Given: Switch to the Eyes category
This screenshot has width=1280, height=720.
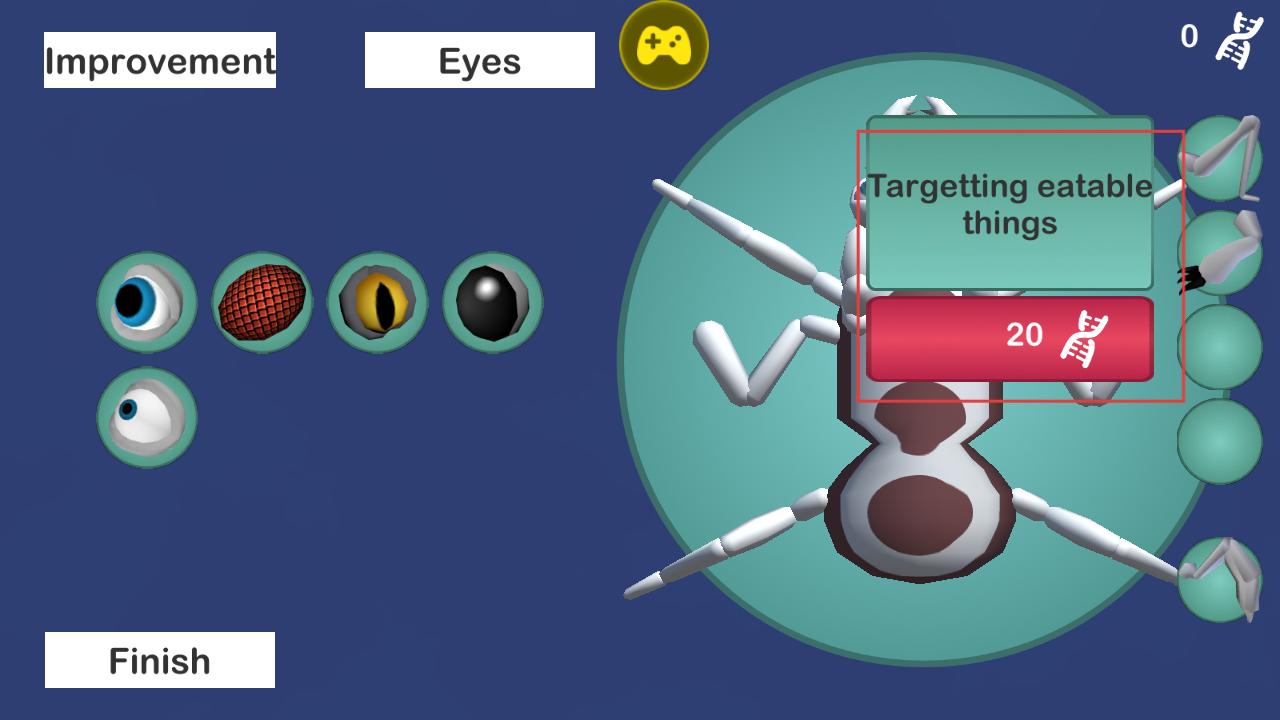Looking at the screenshot, I should pyautogui.click(x=479, y=60).
